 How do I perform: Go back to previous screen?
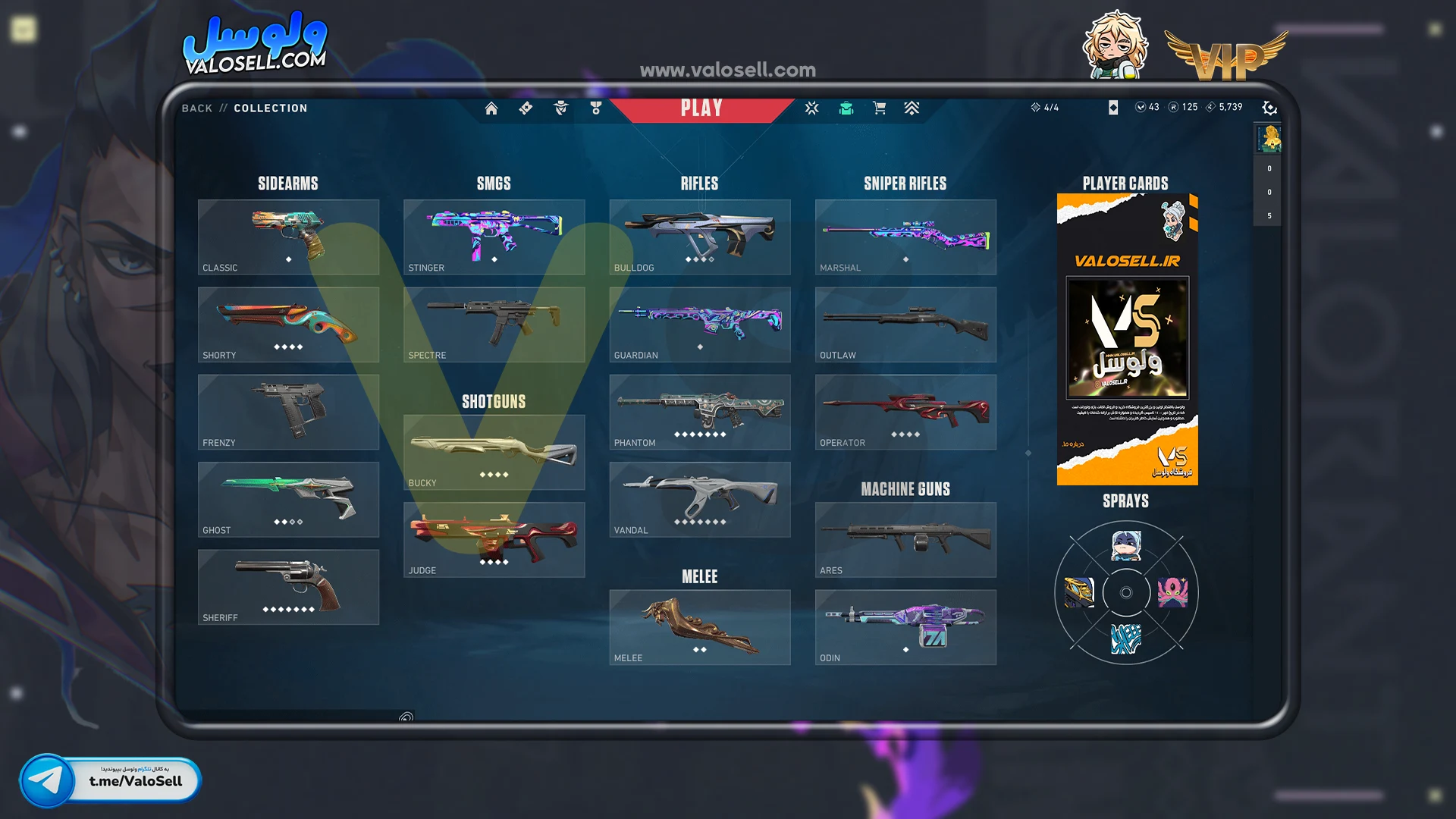pos(196,108)
